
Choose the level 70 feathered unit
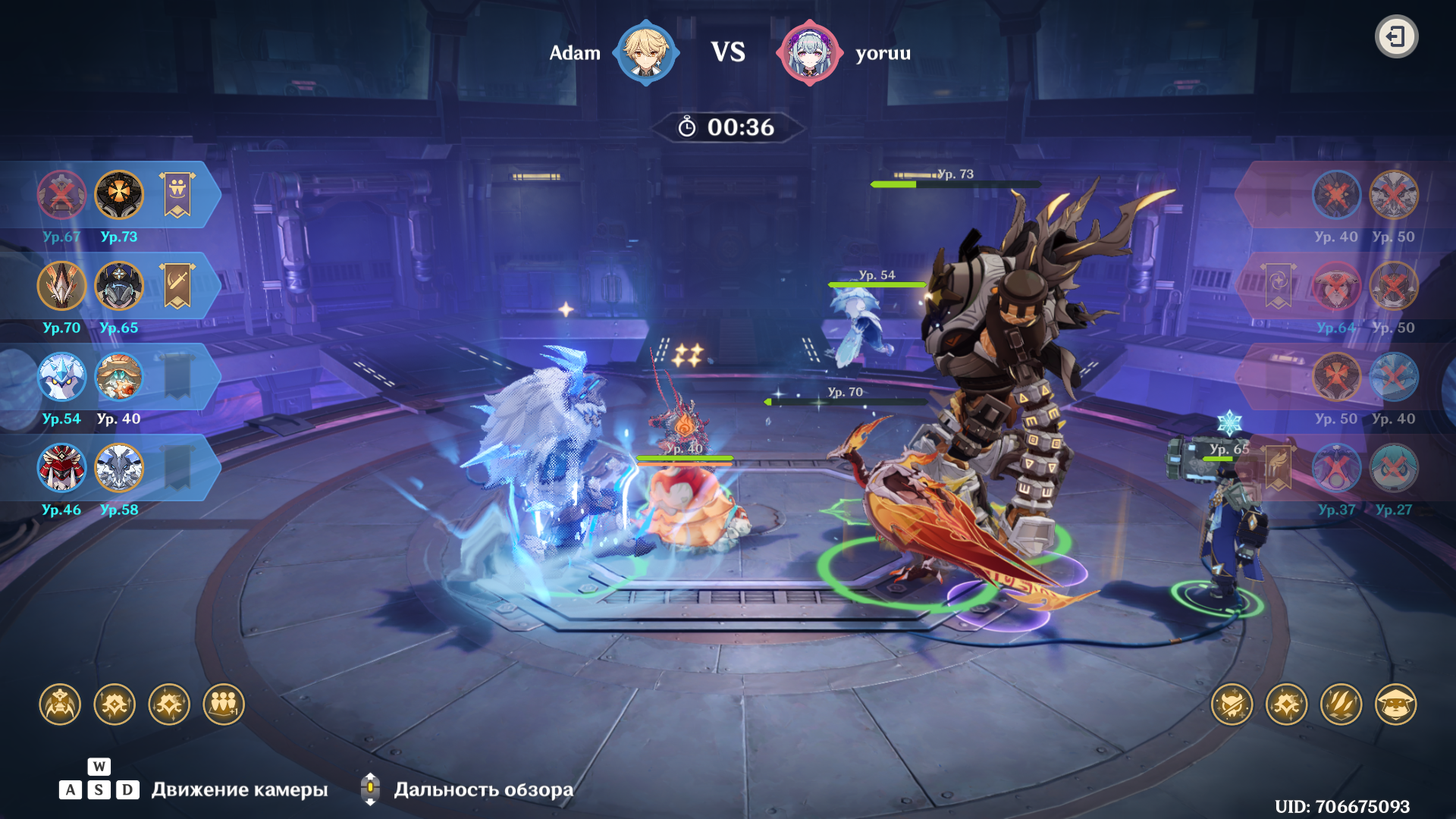pos(61,286)
